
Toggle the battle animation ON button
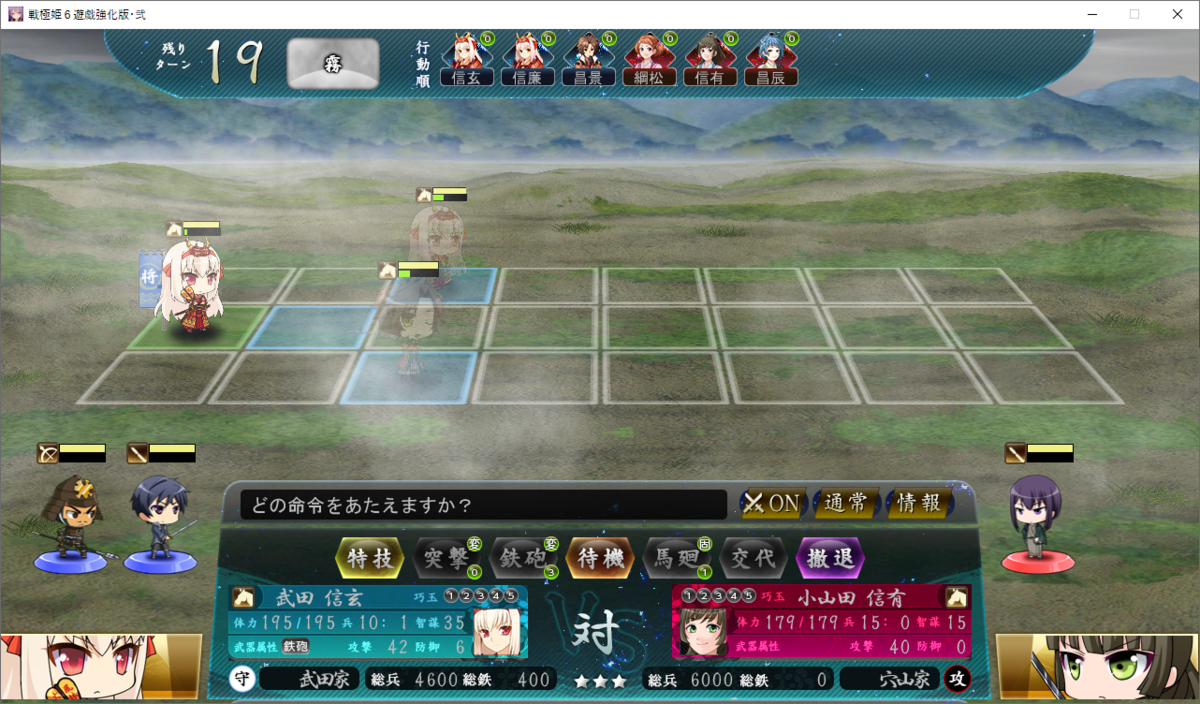pos(772,503)
